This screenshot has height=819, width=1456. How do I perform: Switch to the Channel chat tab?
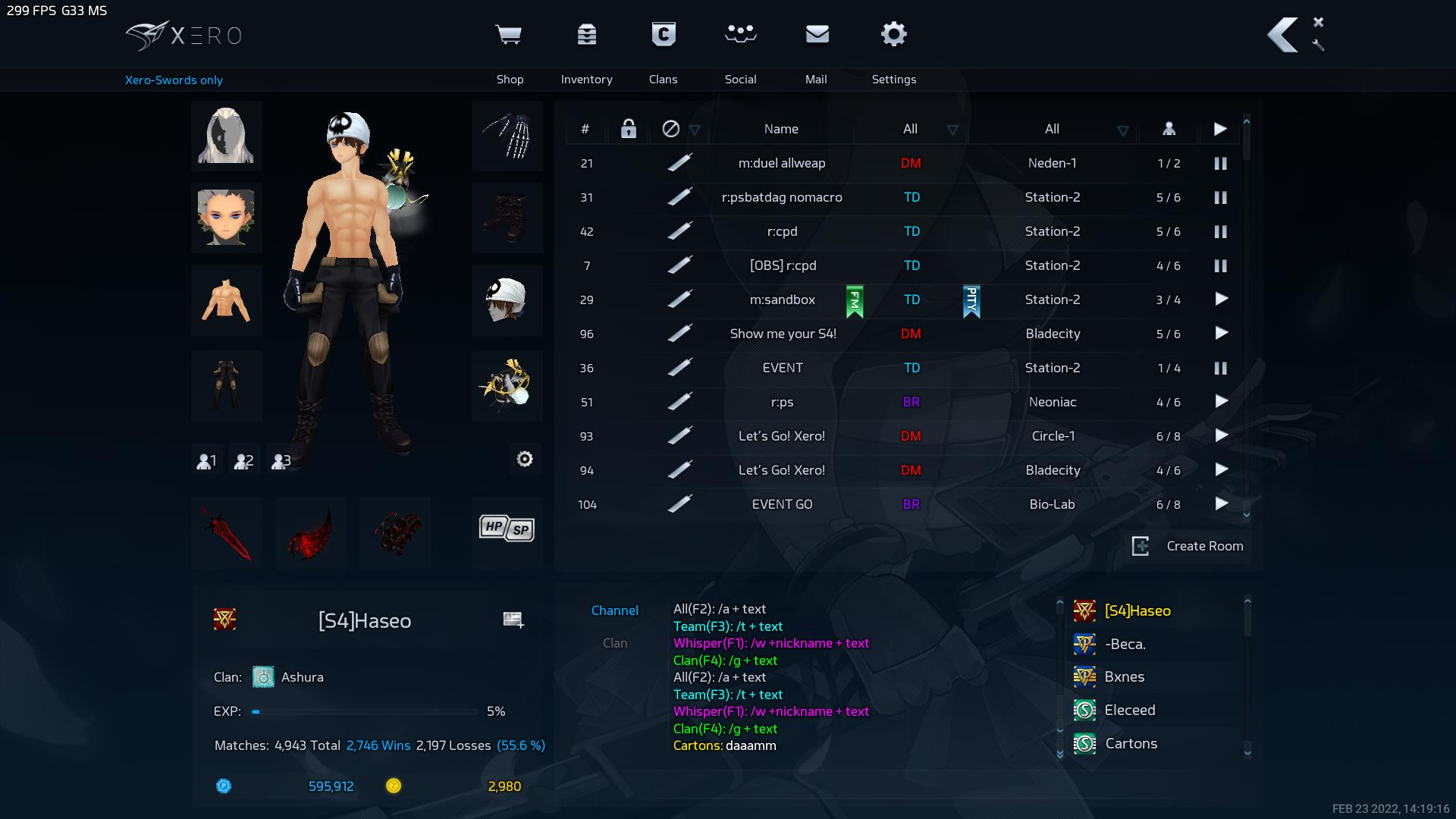[614, 610]
